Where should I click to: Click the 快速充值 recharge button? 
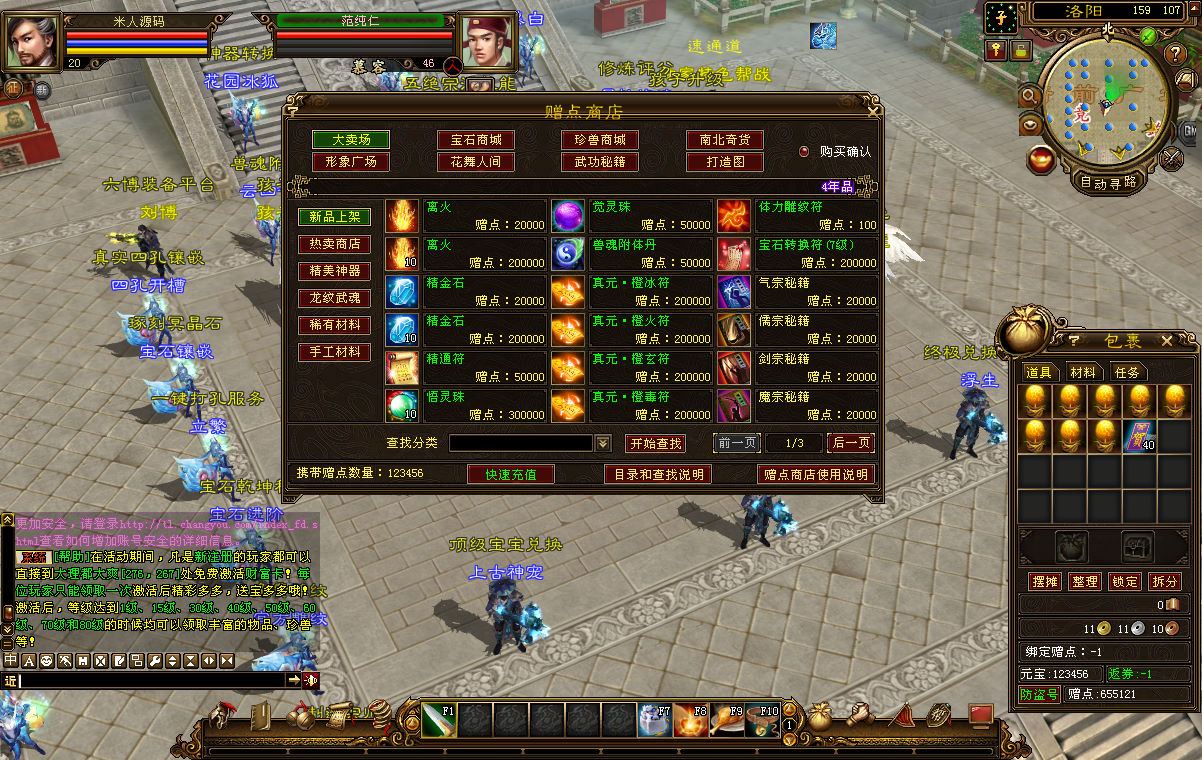coord(511,474)
